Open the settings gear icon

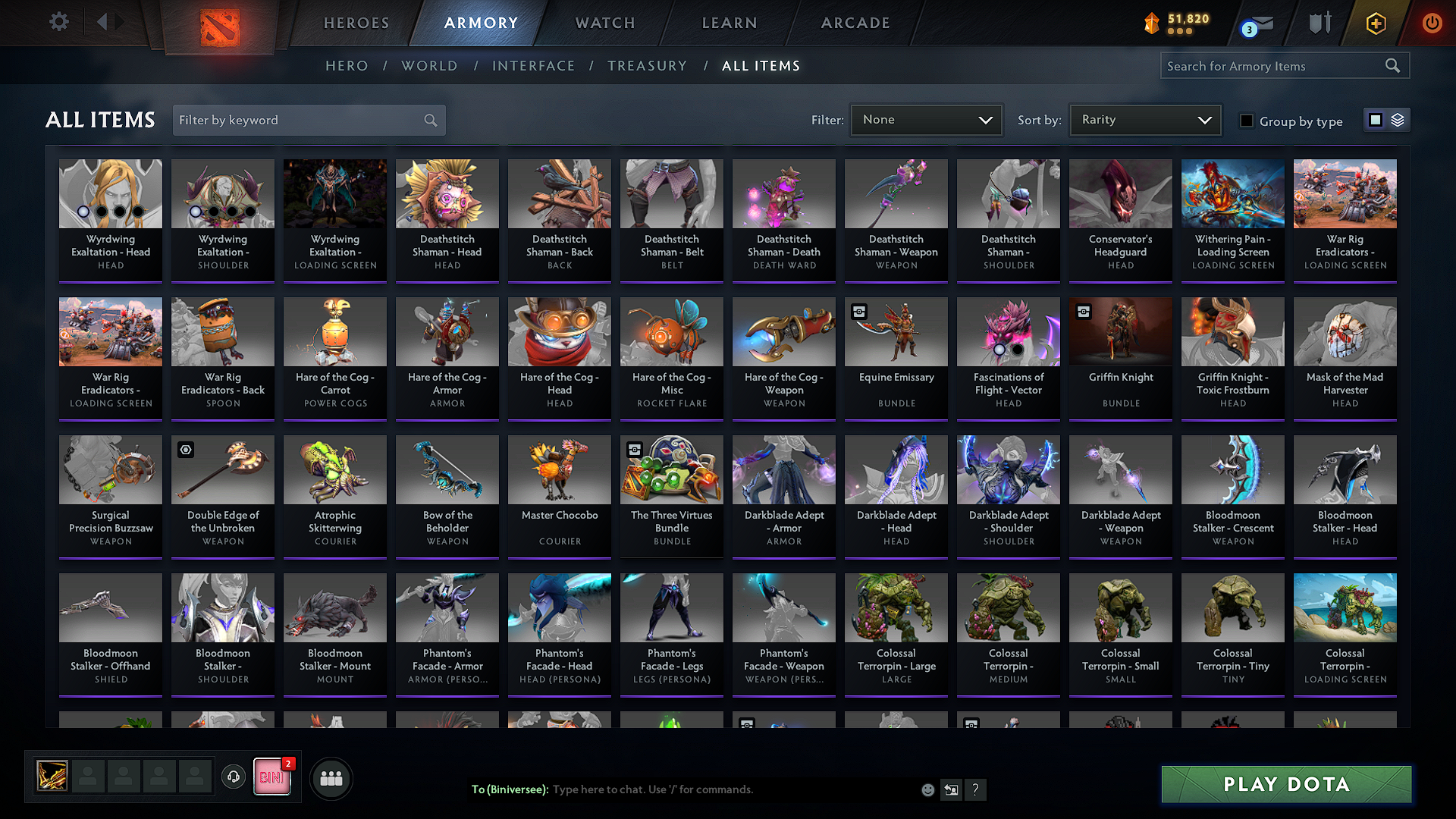(x=58, y=22)
